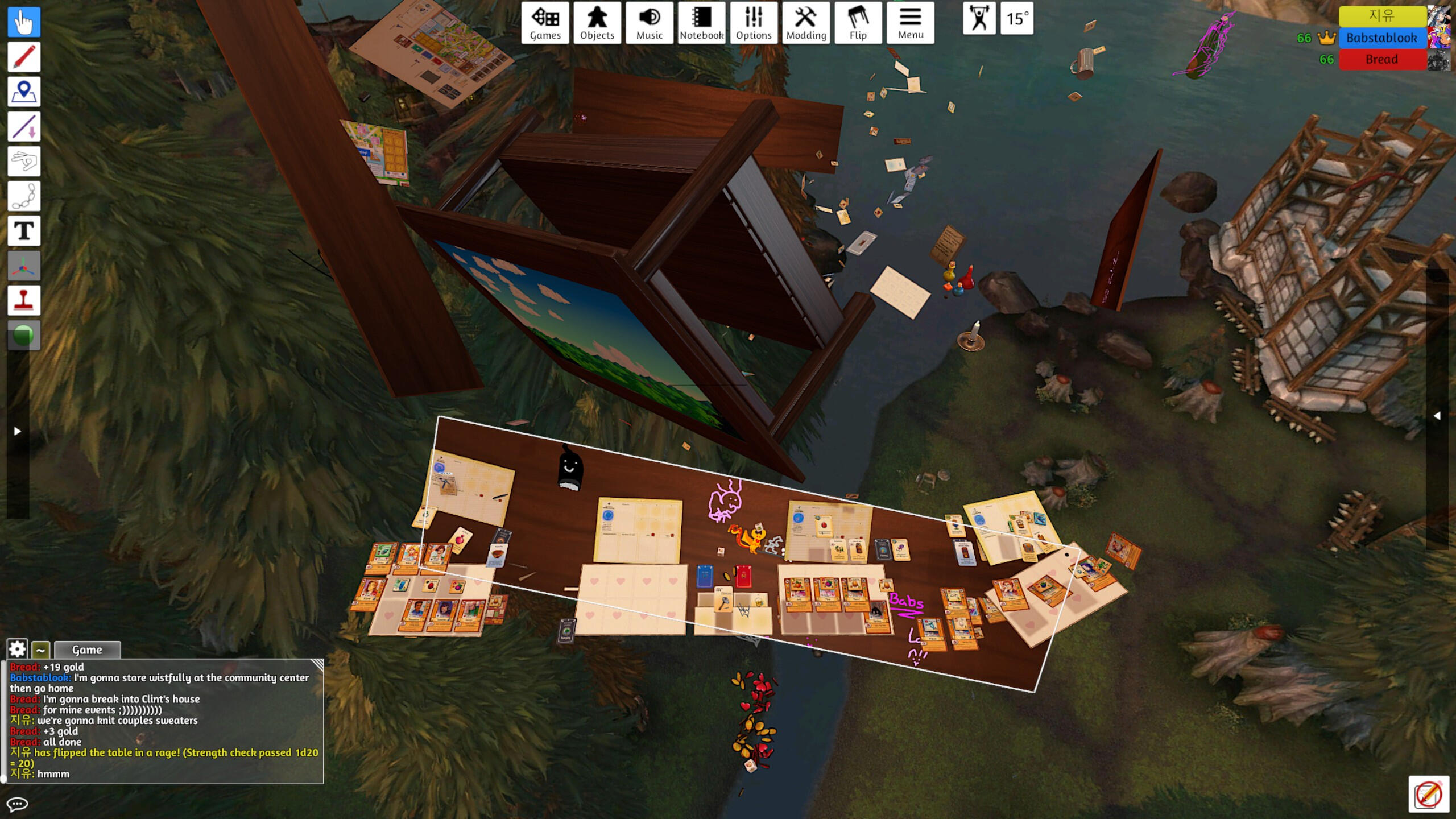Viewport: 1456px width, 819px height.
Task: Click the Bread player name
Action: tap(1381, 60)
